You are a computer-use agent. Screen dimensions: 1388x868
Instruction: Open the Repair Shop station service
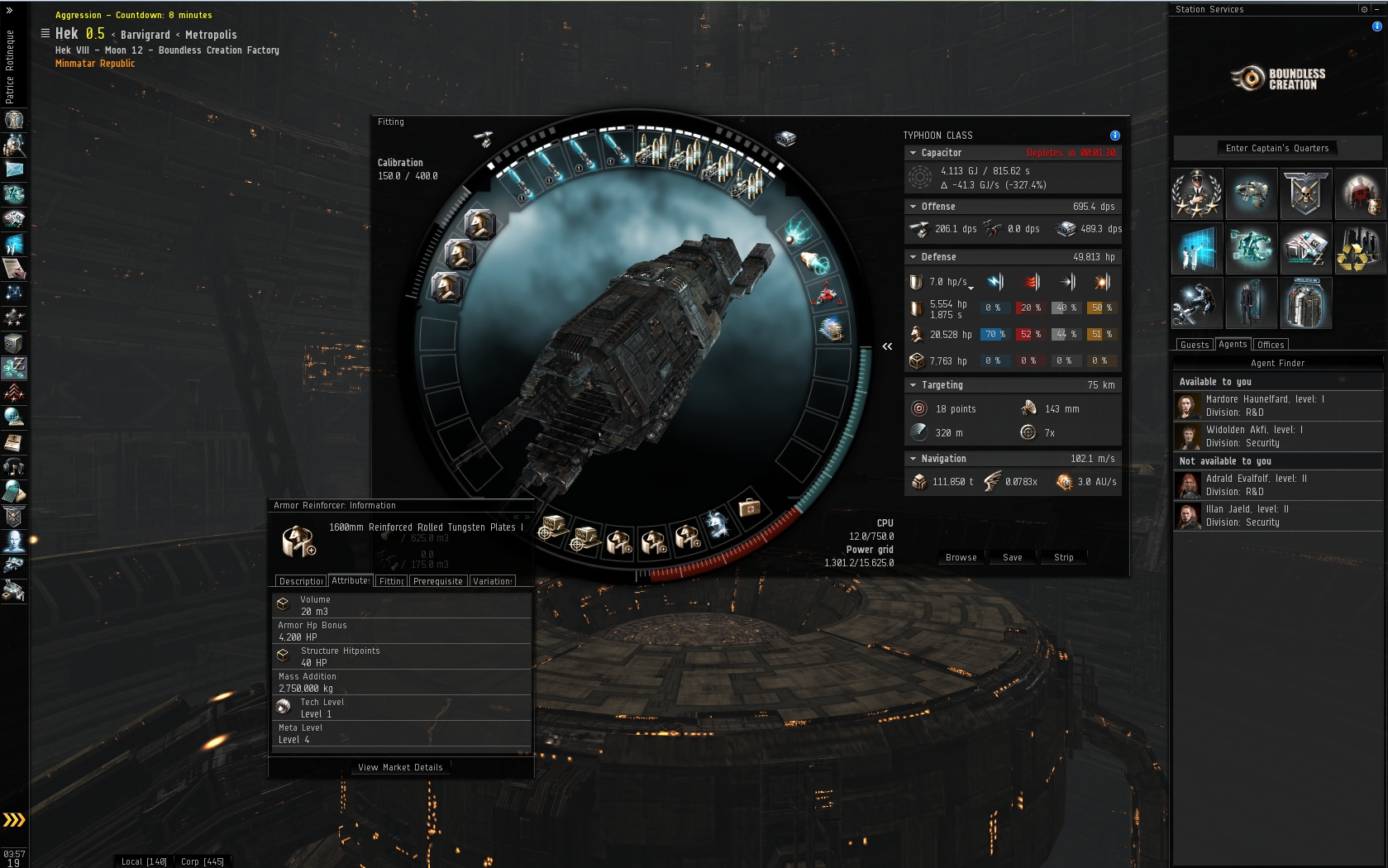tap(1196, 303)
